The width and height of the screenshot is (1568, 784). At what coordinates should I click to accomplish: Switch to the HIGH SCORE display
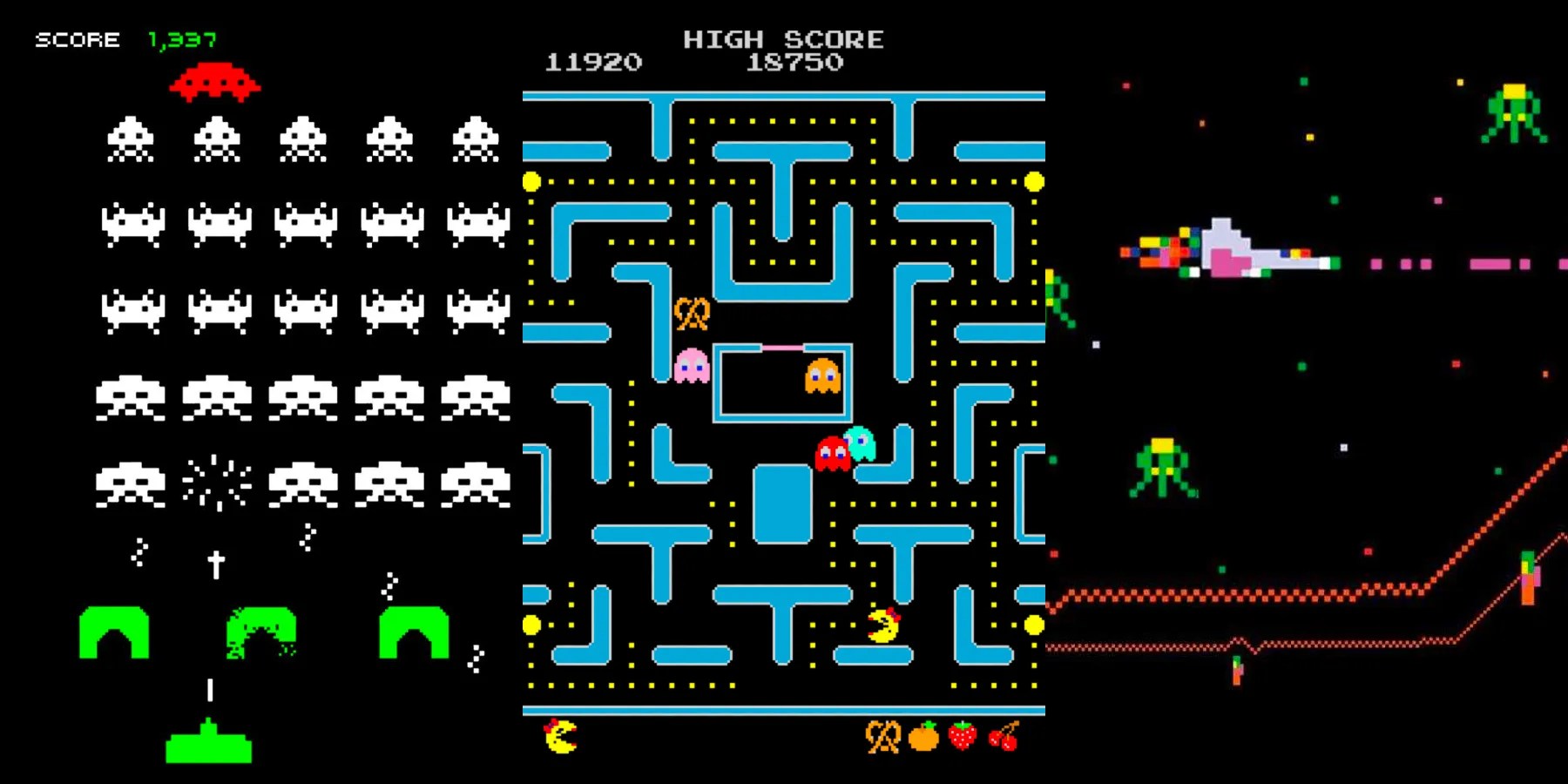tap(784, 39)
